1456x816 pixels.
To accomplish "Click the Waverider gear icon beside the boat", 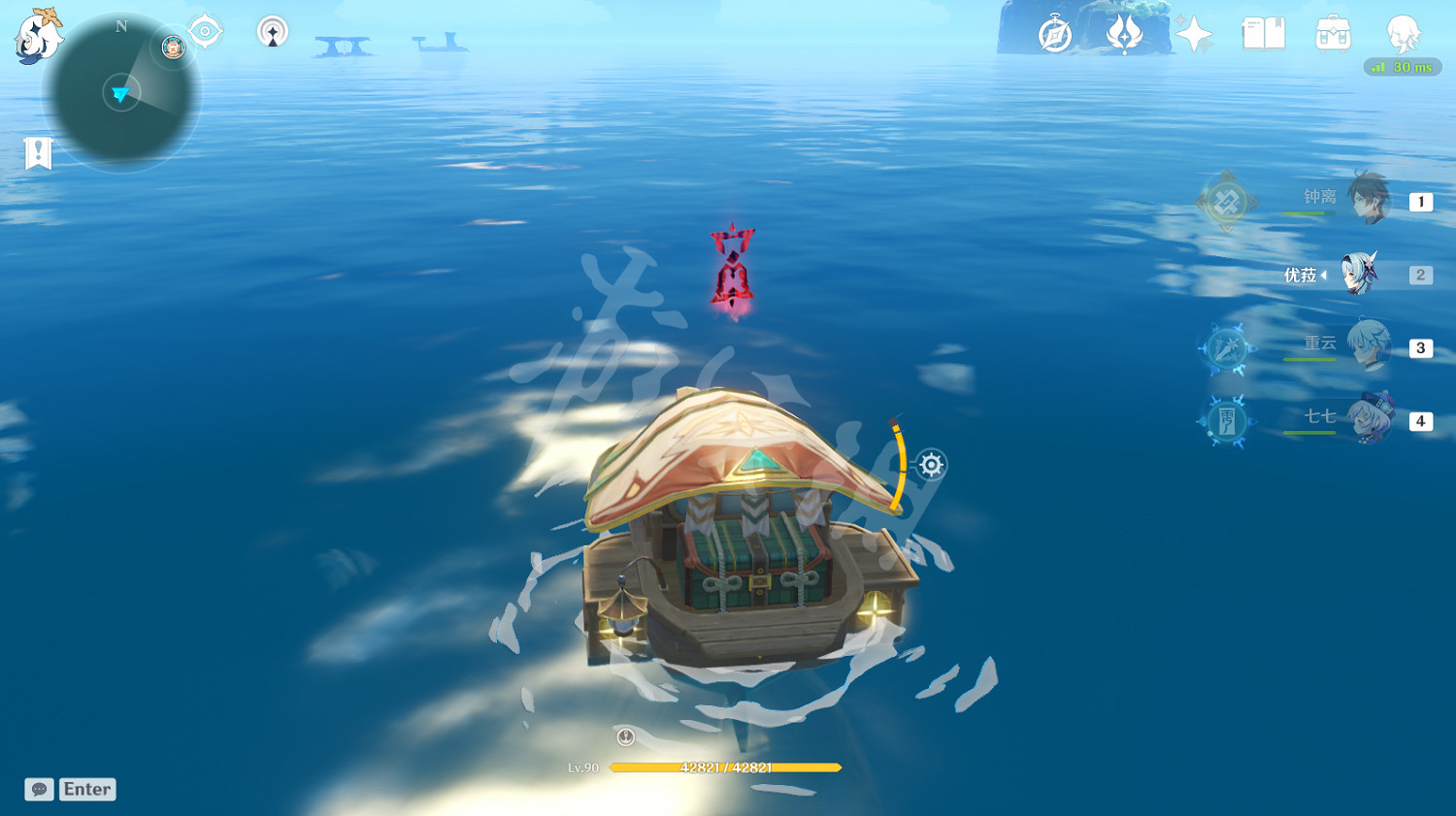I will click(930, 465).
